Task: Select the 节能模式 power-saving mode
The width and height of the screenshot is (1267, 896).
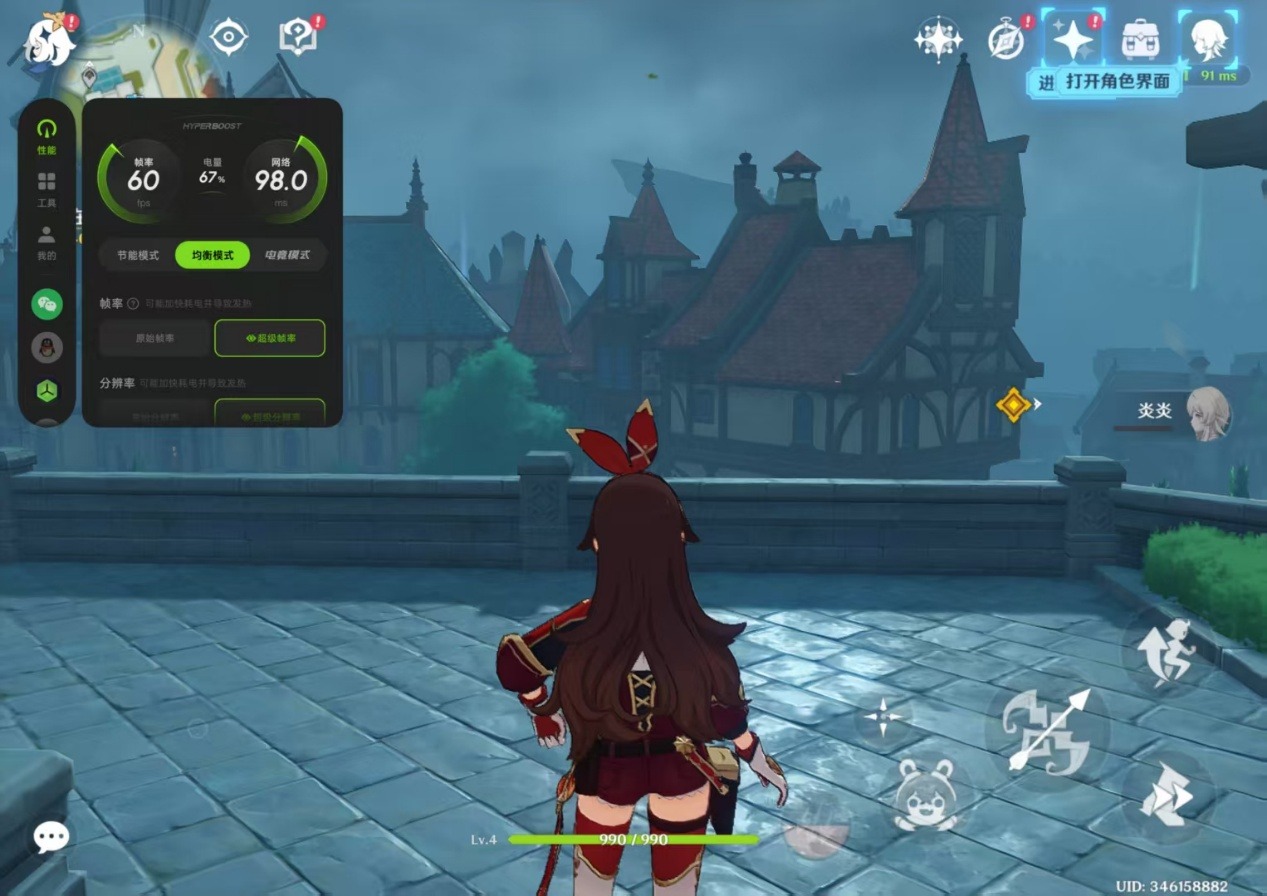Action: (137, 255)
